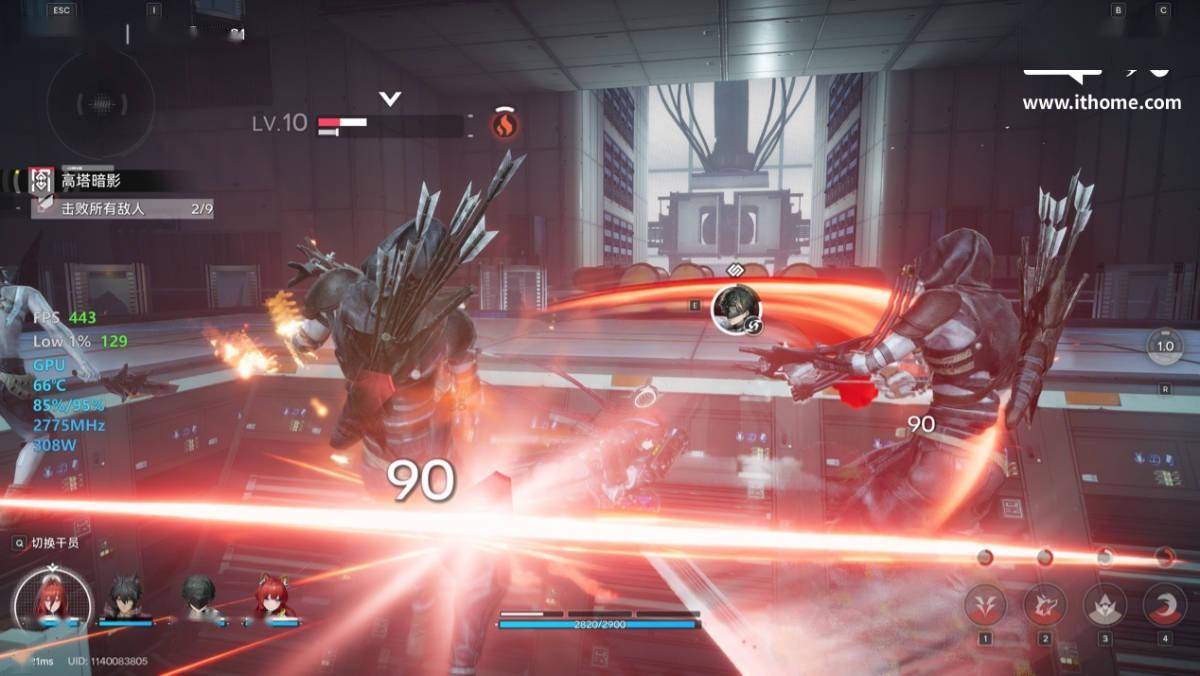
Task: Activate skill 1 with the splash icon
Action: coord(985,605)
